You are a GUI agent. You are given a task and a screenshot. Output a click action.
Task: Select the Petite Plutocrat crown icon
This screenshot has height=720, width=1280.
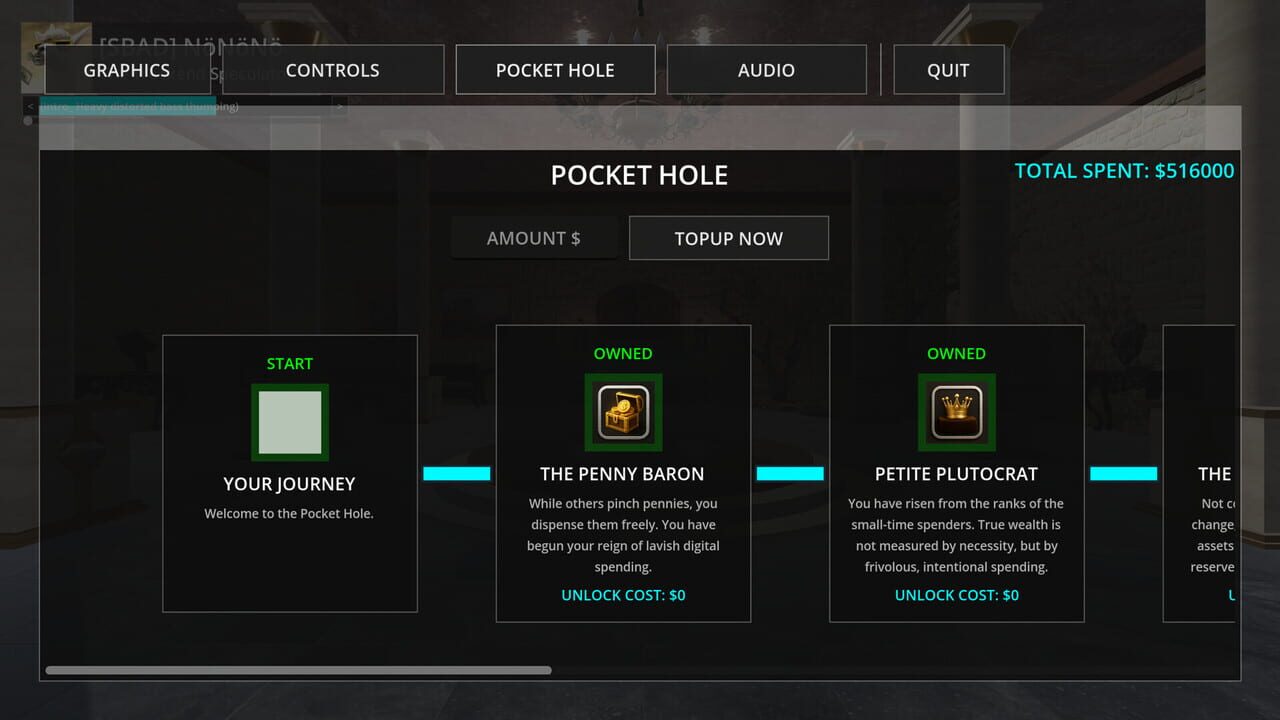pyautogui.click(x=957, y=412)
